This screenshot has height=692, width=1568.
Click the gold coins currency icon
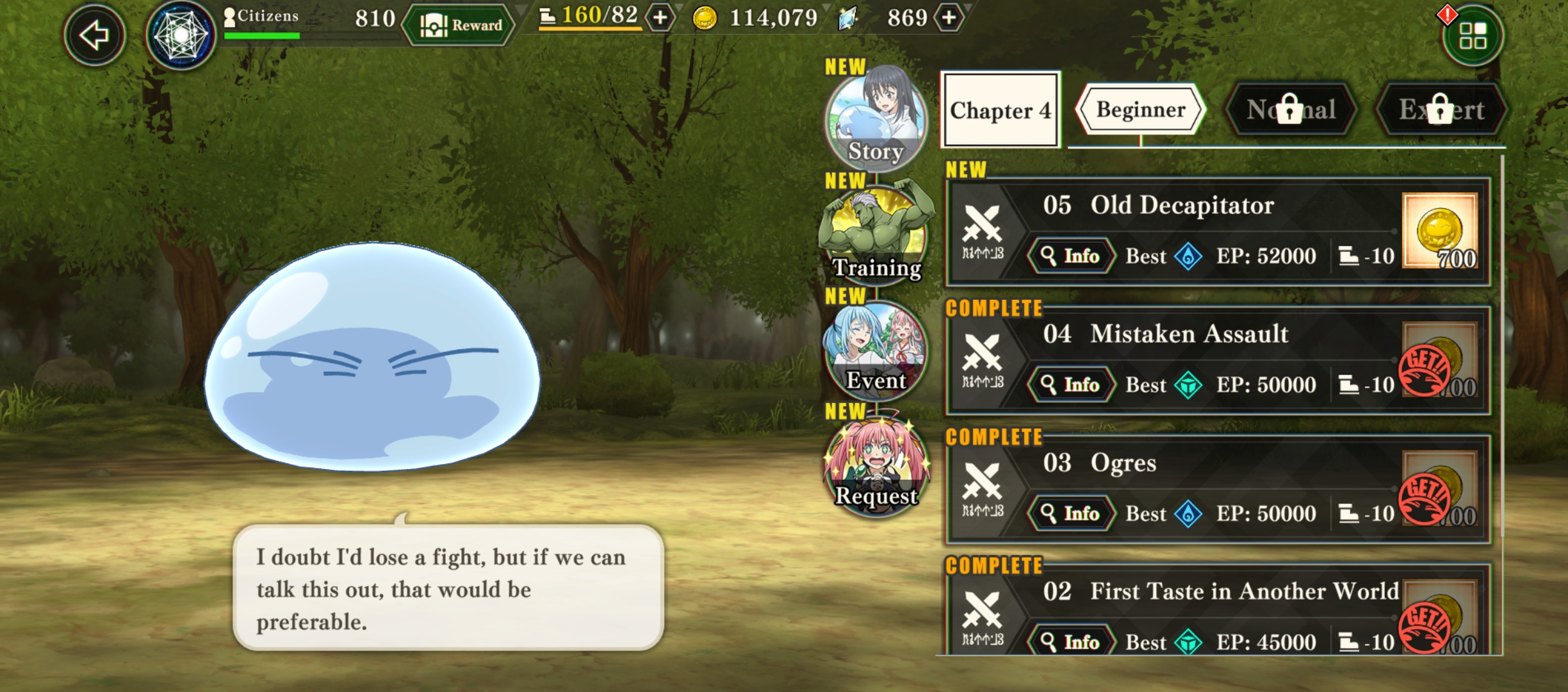(704, 19)
